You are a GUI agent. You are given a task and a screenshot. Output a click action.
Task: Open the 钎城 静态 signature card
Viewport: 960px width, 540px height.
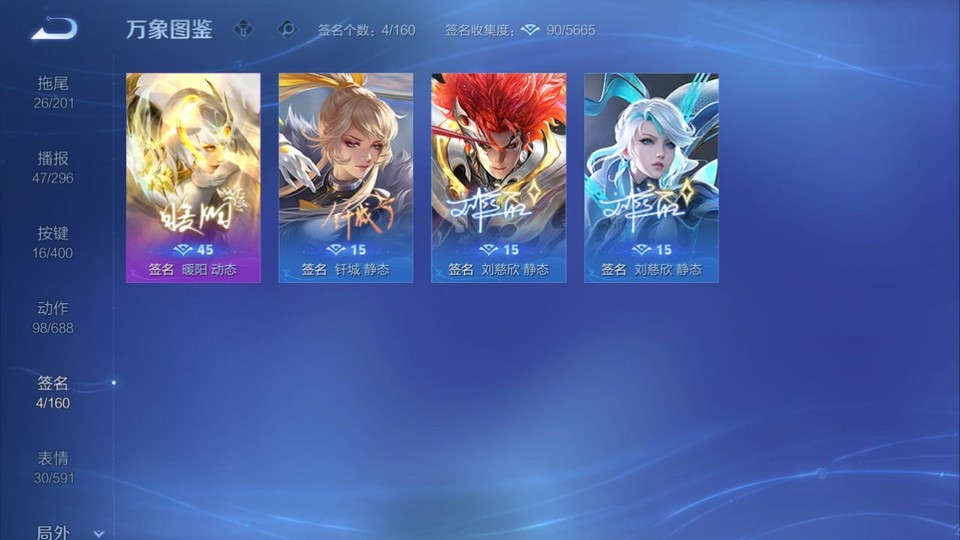pos(345,177)
